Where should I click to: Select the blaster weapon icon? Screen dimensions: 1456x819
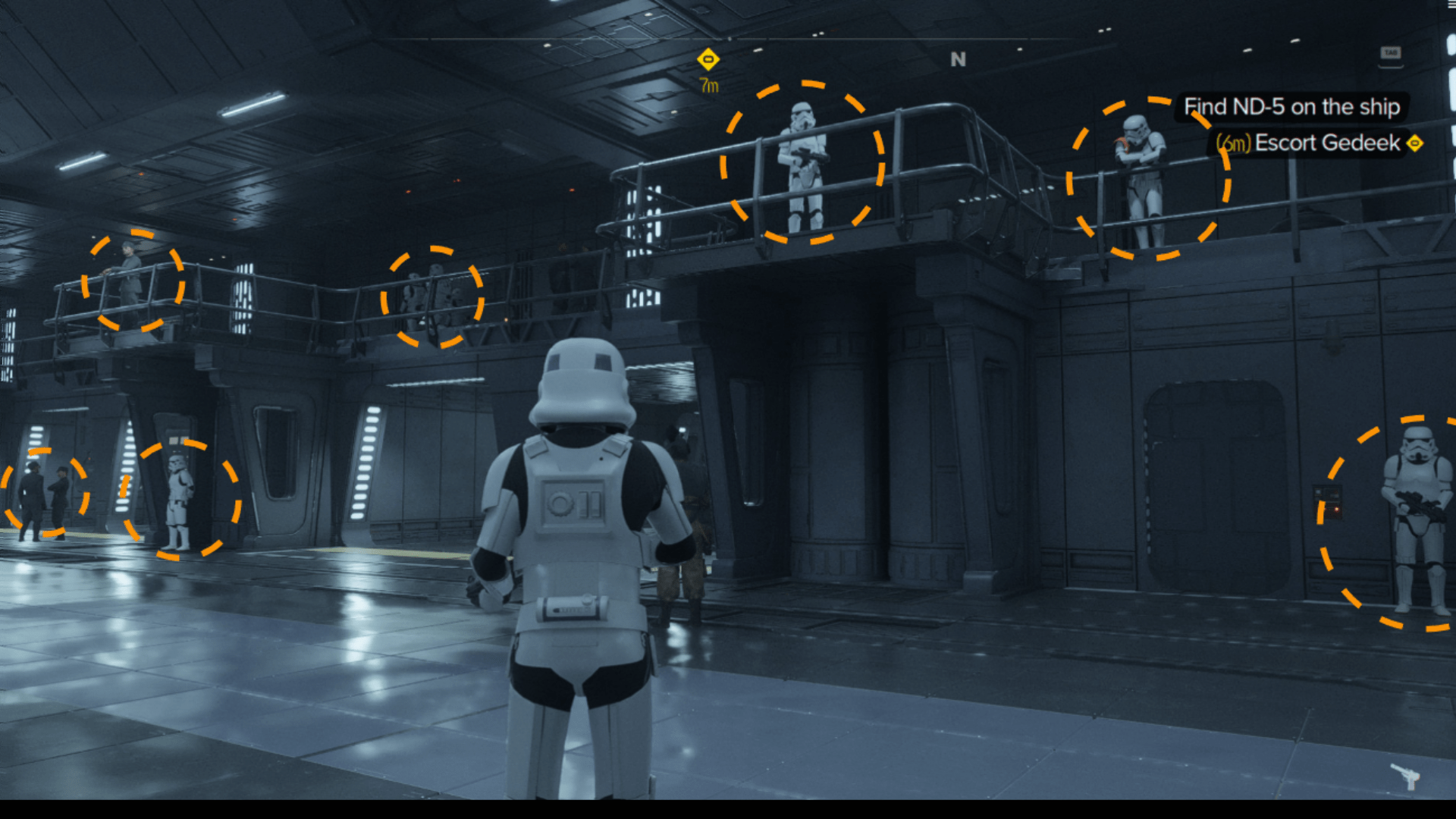(x=1405, y=776)
